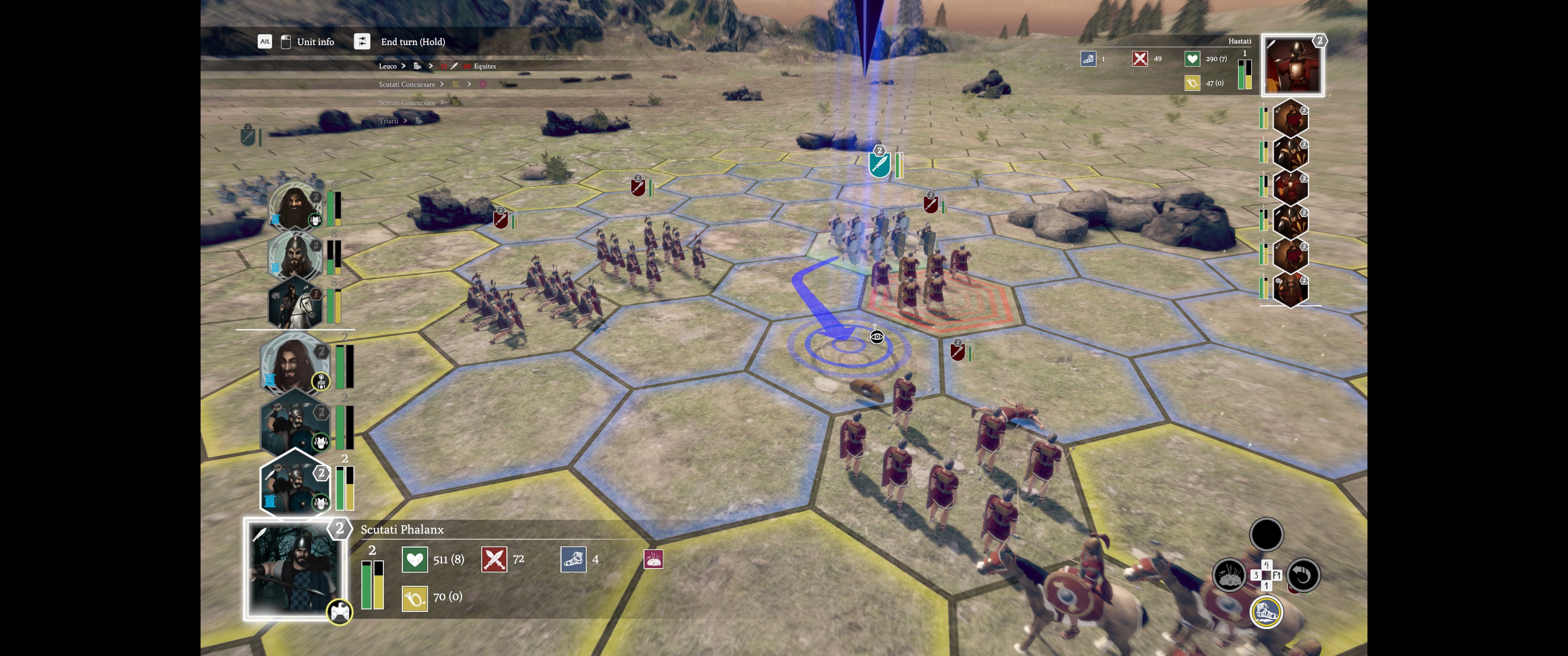Activate the sandal move action

point(1266,611)
